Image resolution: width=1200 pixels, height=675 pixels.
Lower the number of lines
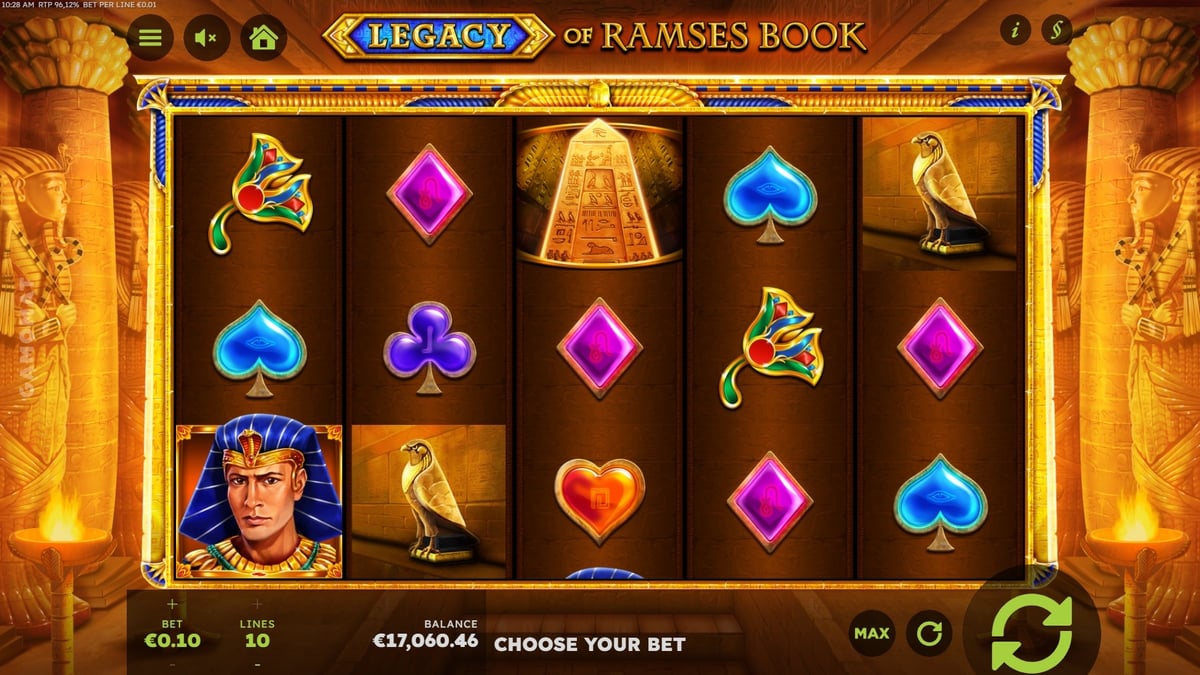(257, 664)
